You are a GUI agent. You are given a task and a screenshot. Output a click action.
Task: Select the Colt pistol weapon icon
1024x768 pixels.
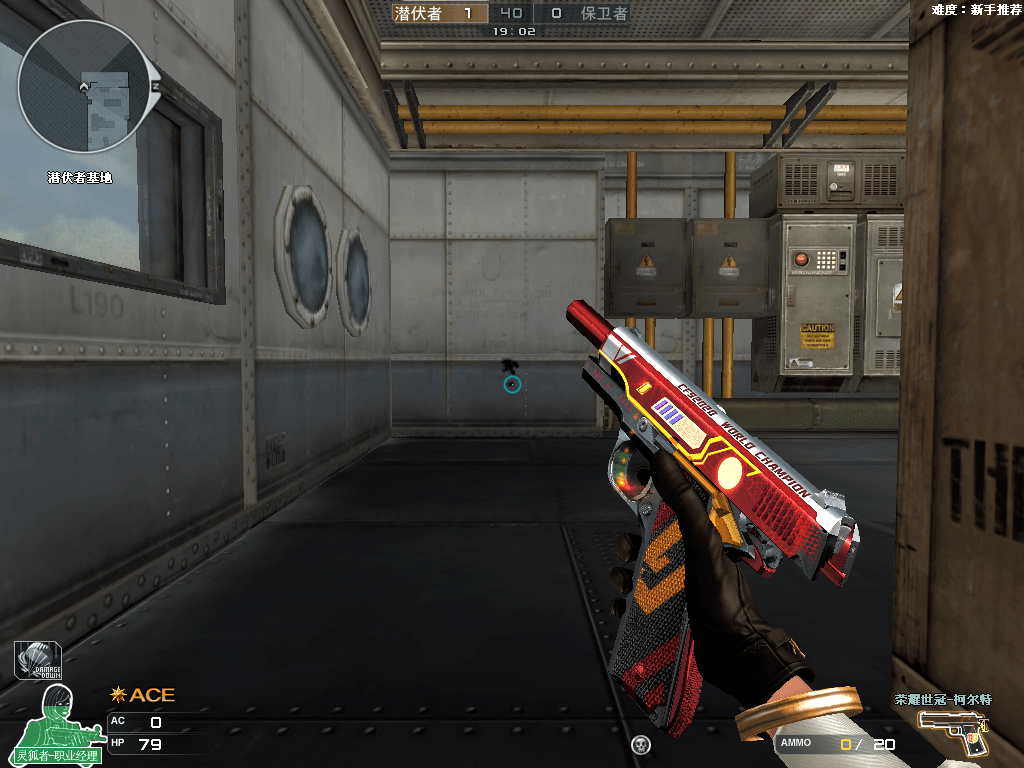pos(953,730)
